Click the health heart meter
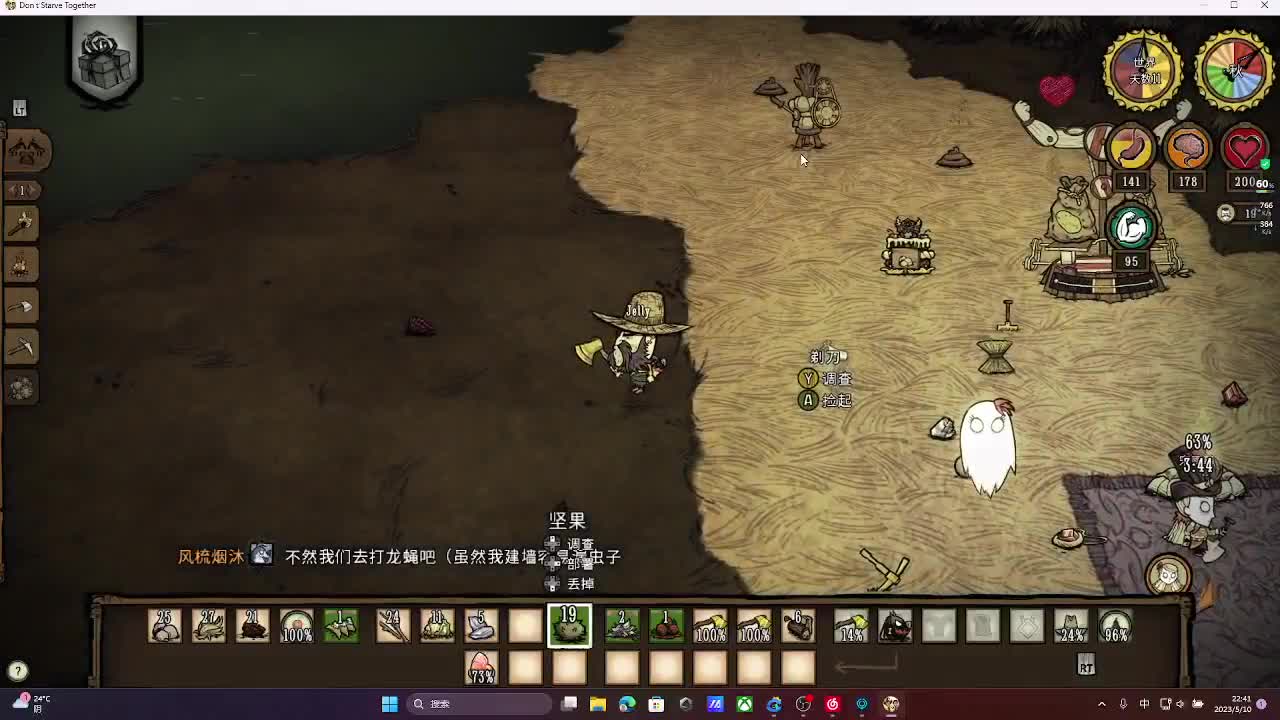Viewport: 1280px width, 720px height. pyautogui.click(x=1245, y=148)
